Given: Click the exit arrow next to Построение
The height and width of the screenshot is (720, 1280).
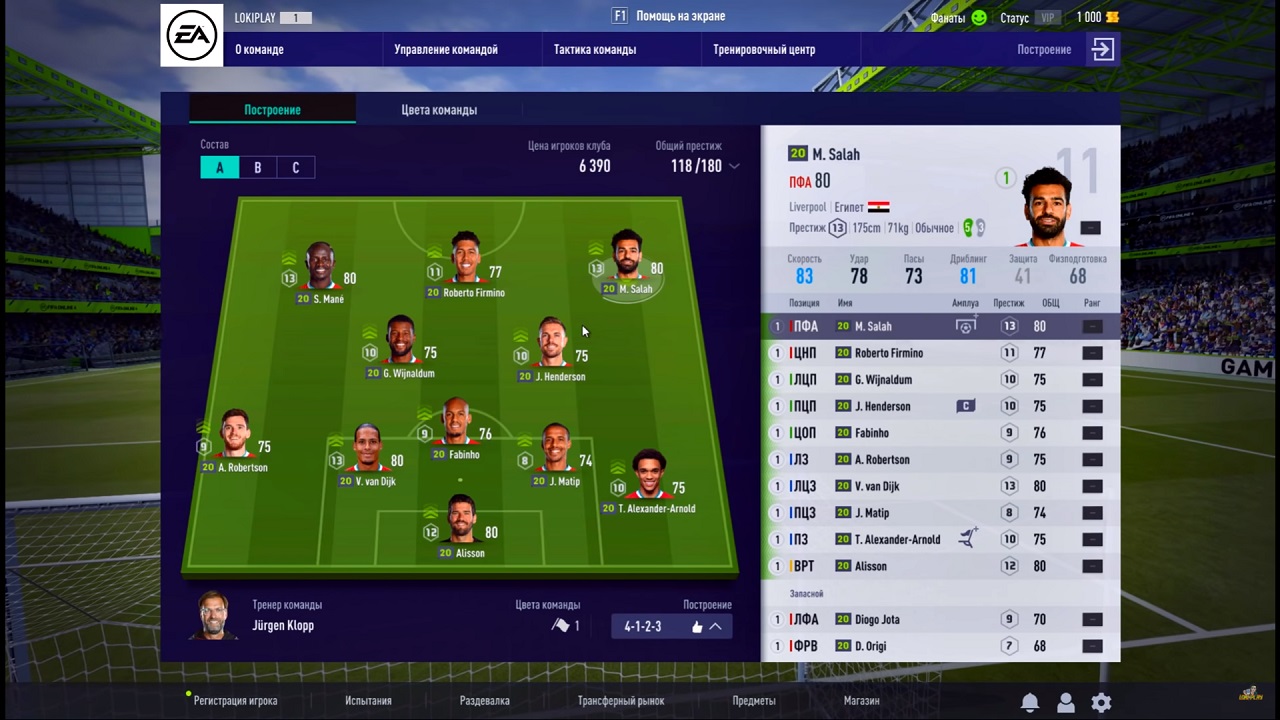Looking at the screenshot, I should coord(1102,48).
